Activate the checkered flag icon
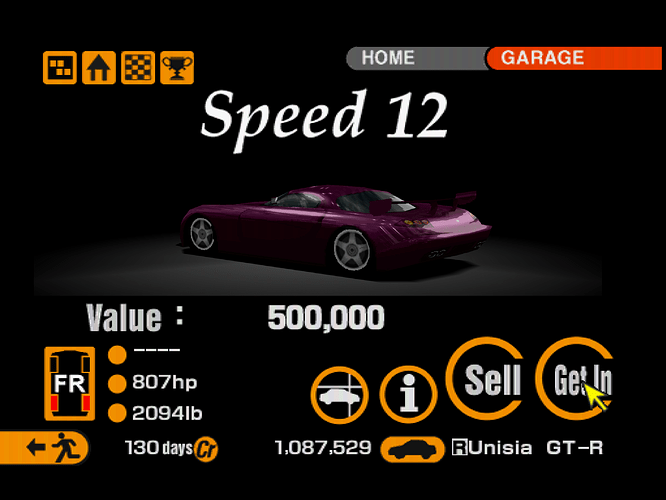666x500 pixels. tap(138, 68)
